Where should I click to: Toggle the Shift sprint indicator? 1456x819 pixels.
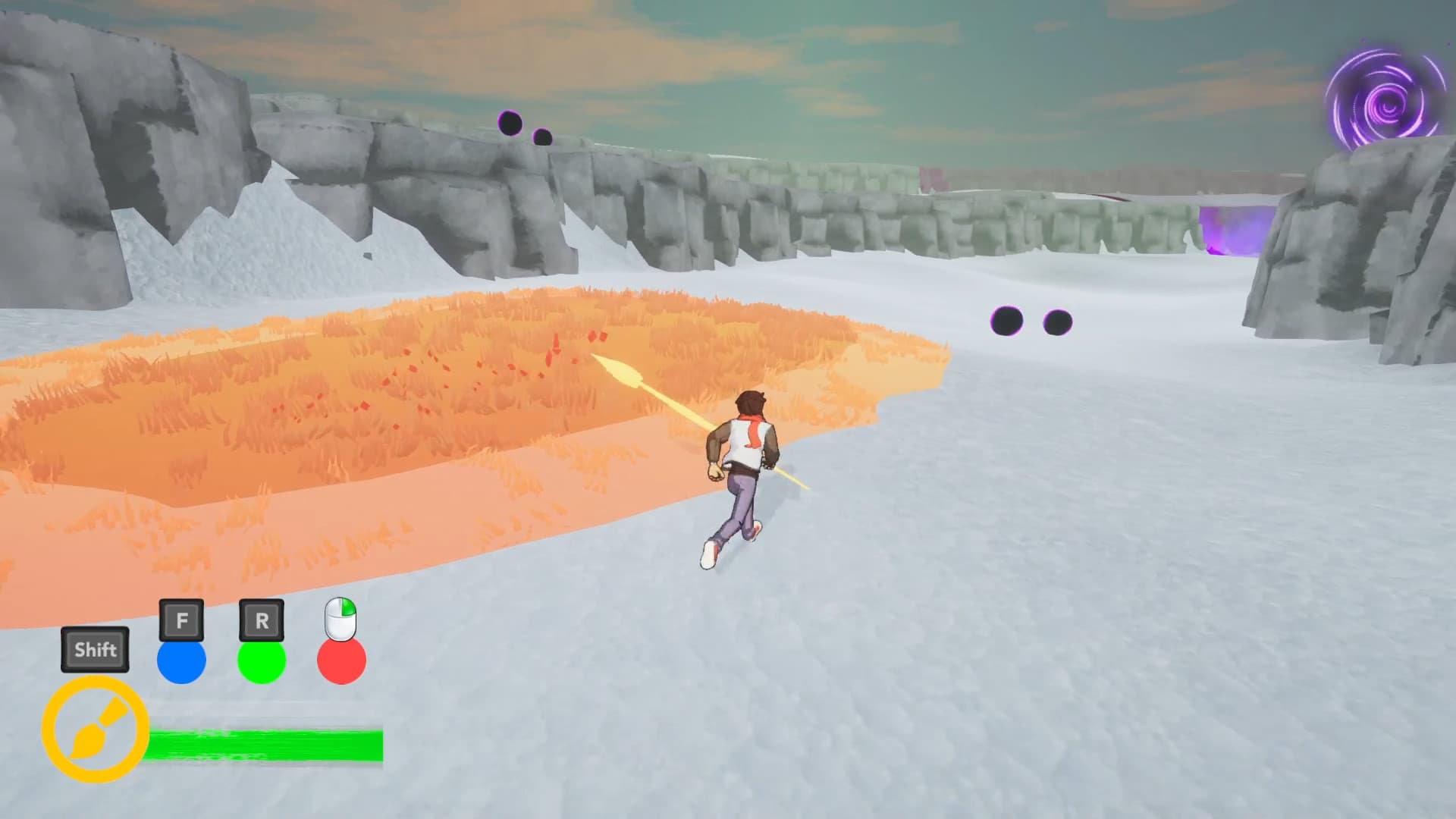tap(94, 649)
